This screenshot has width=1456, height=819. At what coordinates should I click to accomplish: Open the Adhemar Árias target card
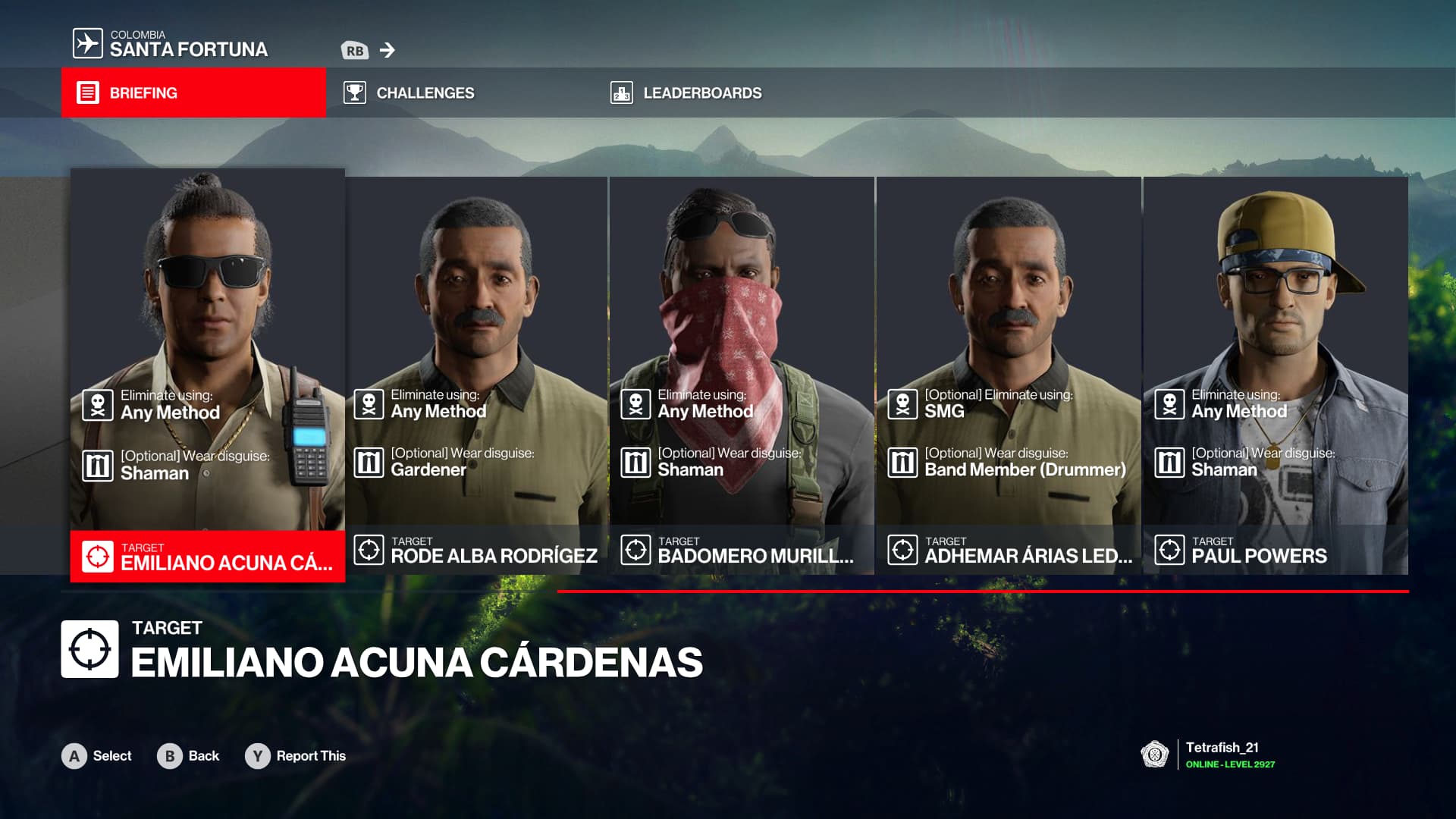[1009, 375]
